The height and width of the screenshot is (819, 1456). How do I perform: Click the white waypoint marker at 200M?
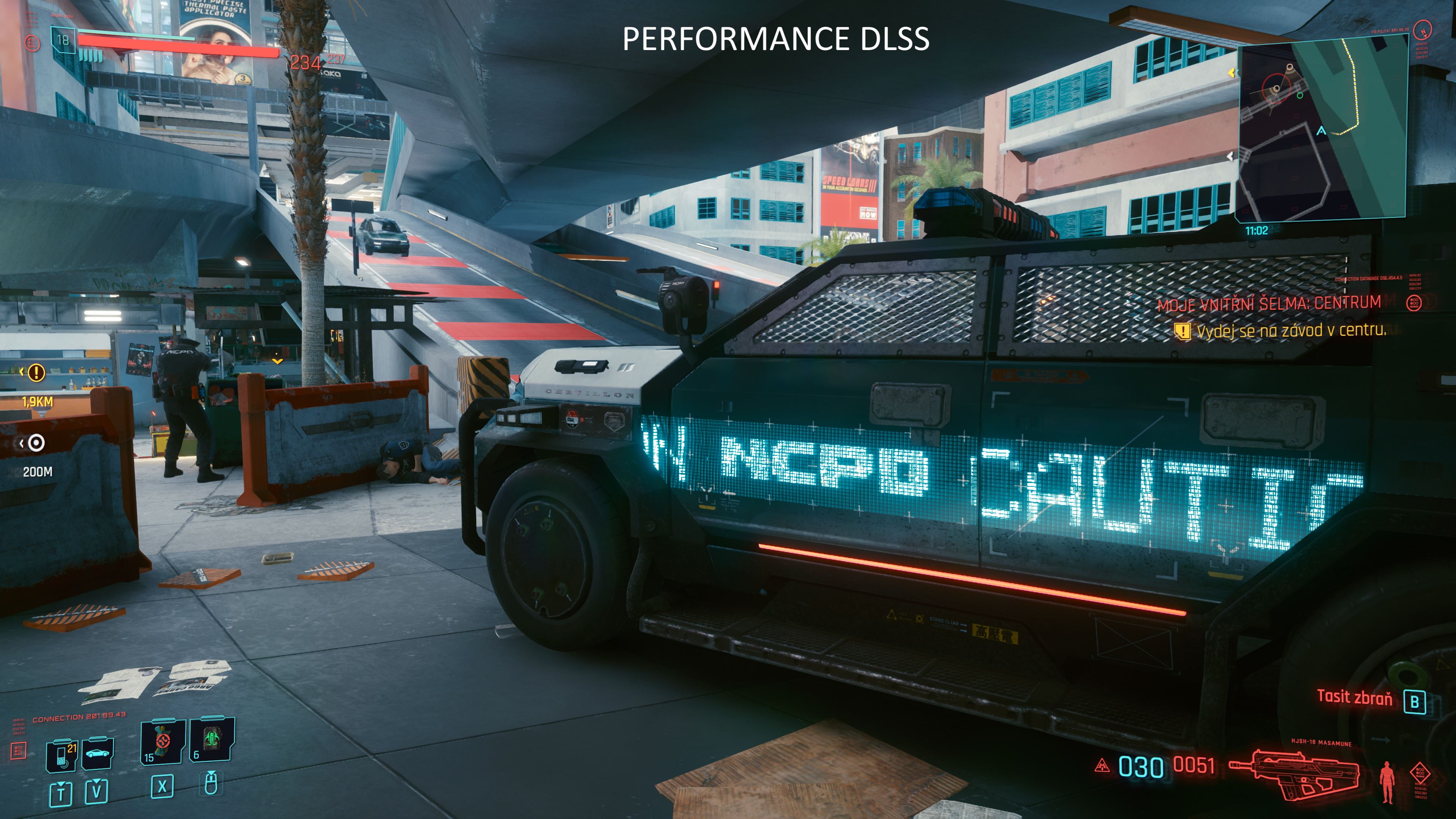click(36, 443)
